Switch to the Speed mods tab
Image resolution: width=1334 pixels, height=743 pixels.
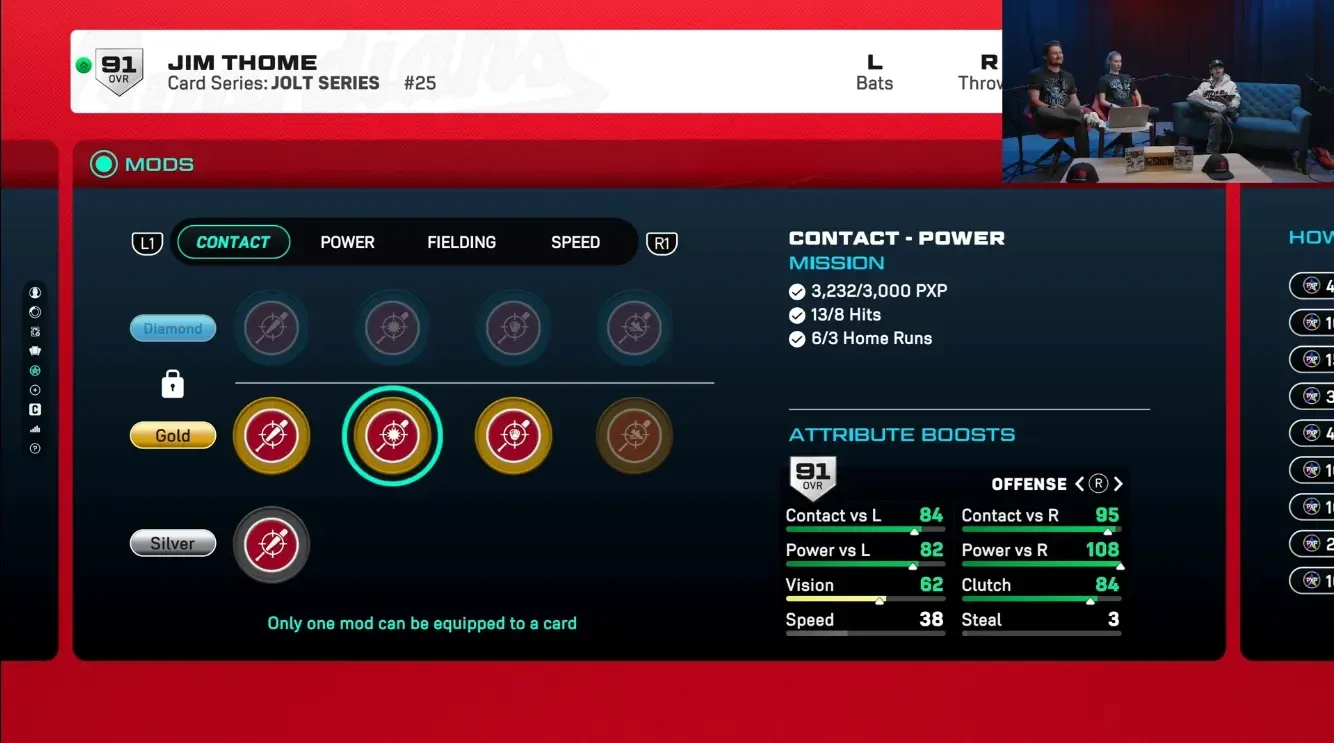click(x=575, y=242)
